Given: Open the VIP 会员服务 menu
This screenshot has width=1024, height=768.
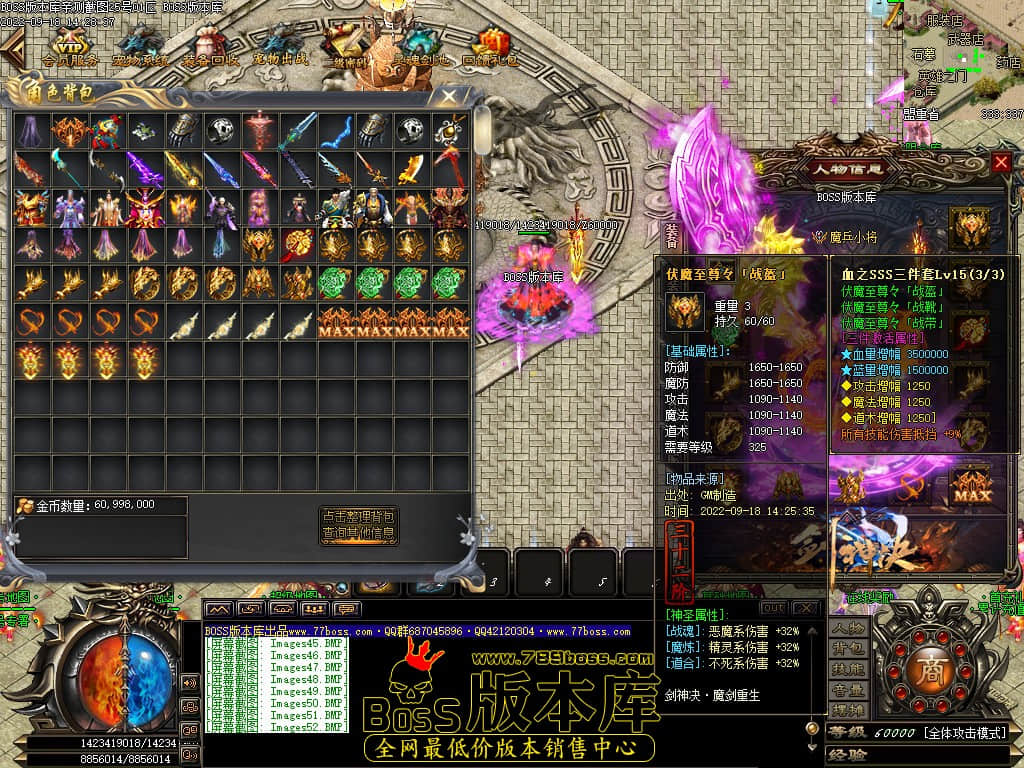Looking at the screenshot, I should coord(70,48).
